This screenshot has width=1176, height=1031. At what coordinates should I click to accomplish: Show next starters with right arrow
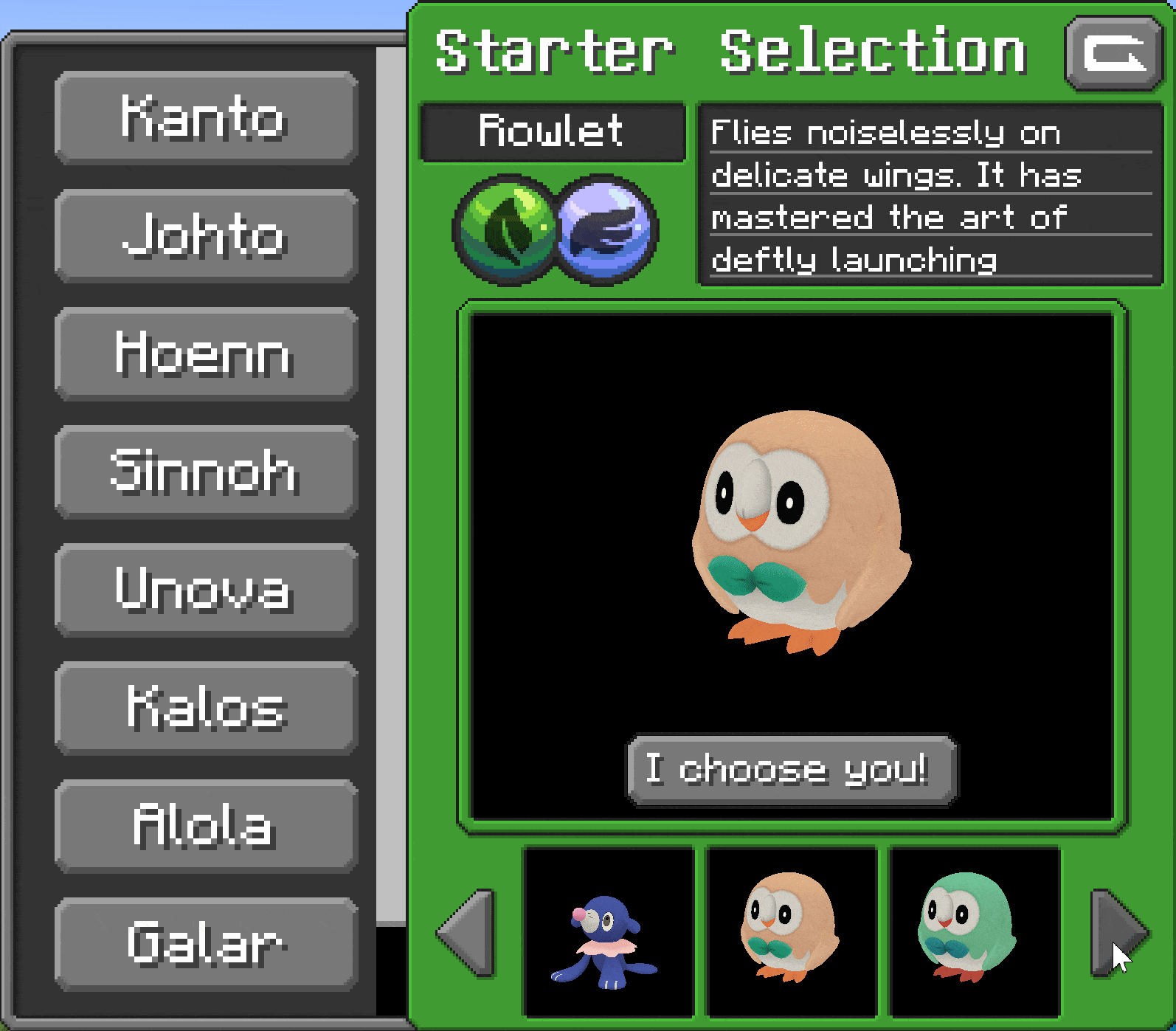pos(1118,933)
